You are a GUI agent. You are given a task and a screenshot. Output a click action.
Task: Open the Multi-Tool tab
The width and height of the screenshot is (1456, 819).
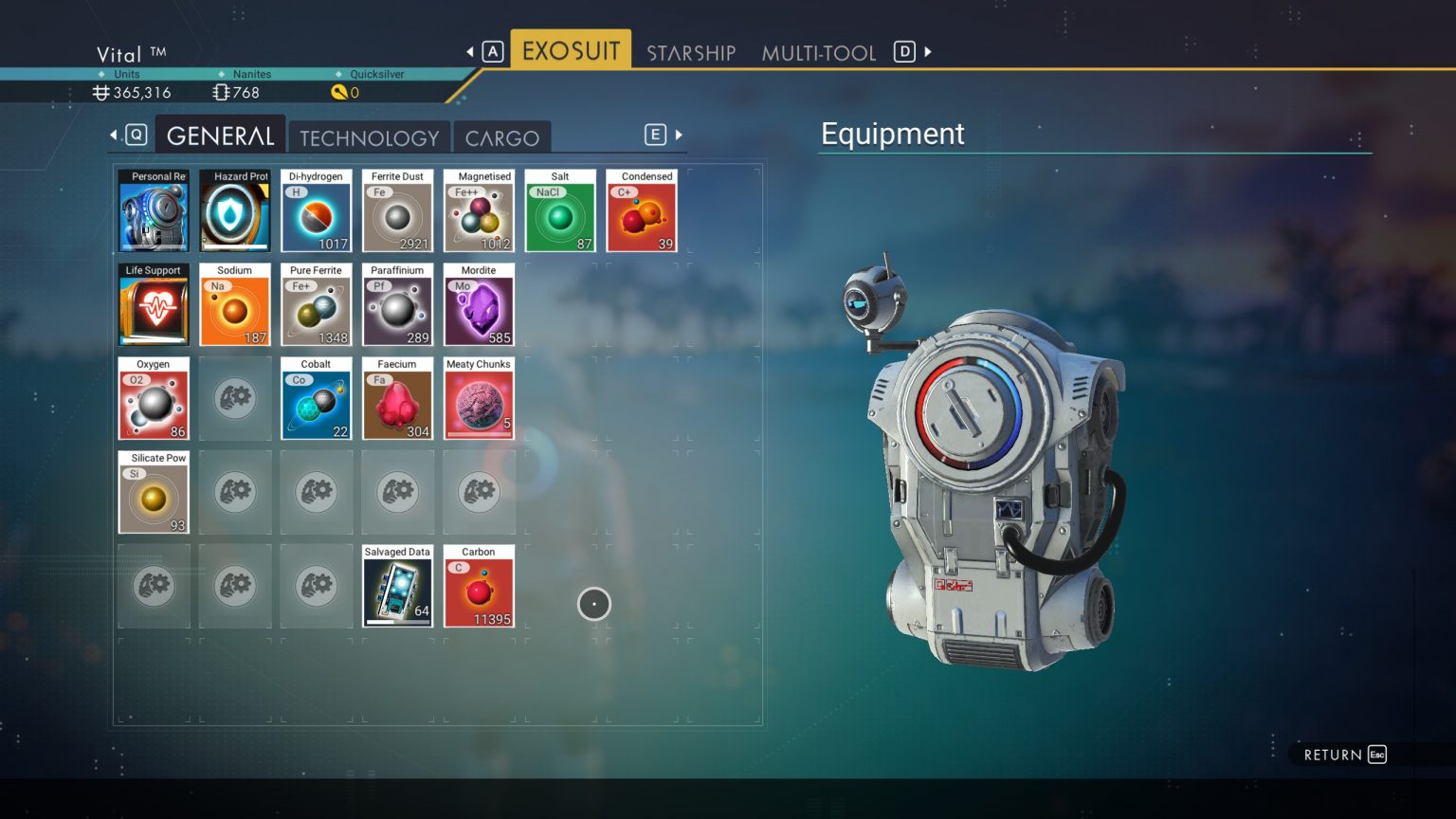click(818, 53)
